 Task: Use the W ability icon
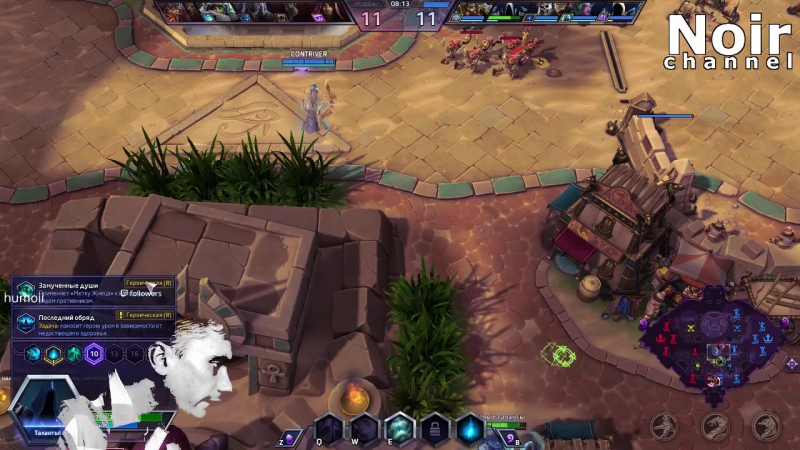pyautogui.click(x=364, y=429)
